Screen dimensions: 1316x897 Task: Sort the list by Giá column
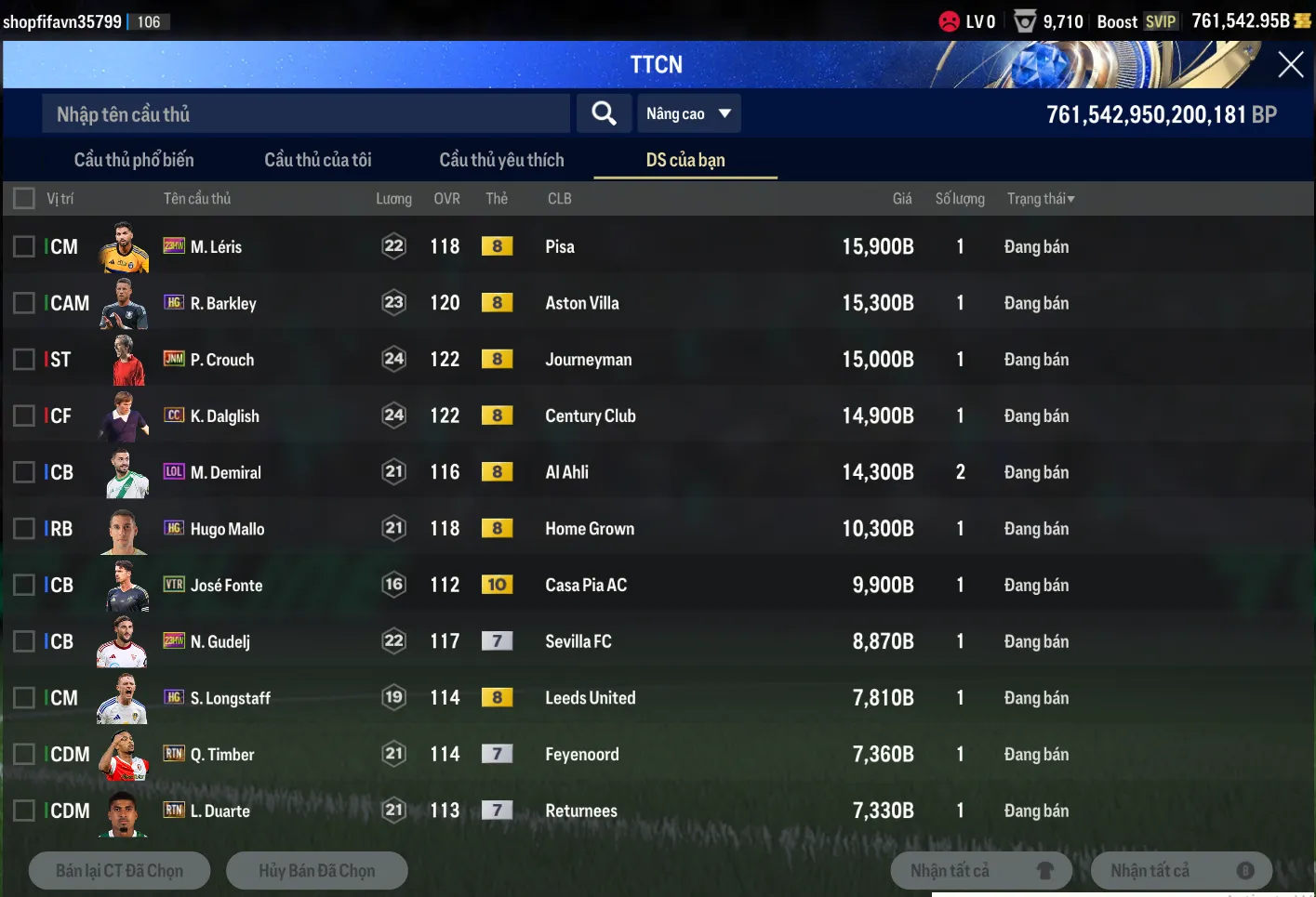tap(901, 199)
